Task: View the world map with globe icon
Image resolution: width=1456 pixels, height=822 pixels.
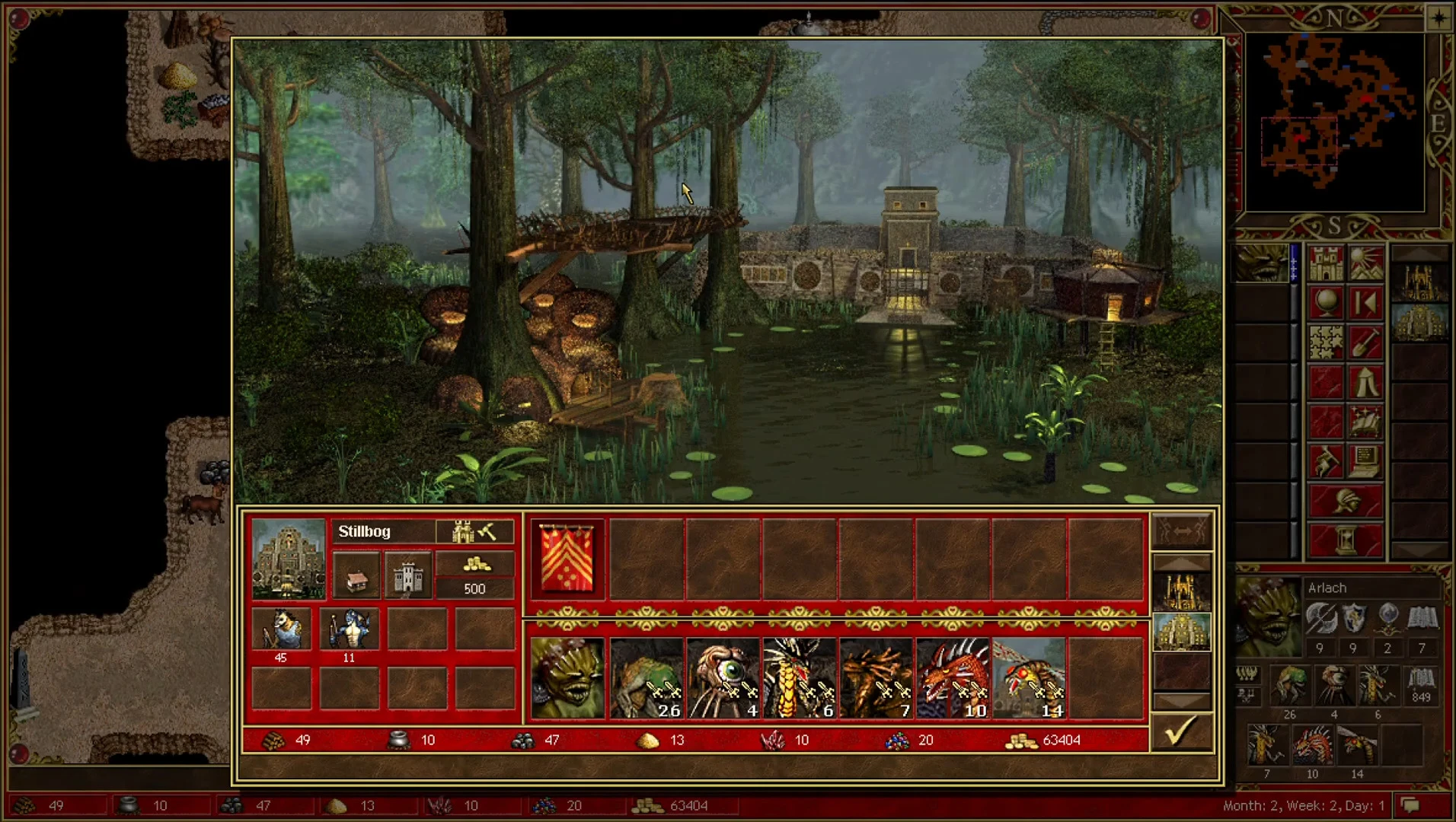Action: click(x=1327, y=301)
